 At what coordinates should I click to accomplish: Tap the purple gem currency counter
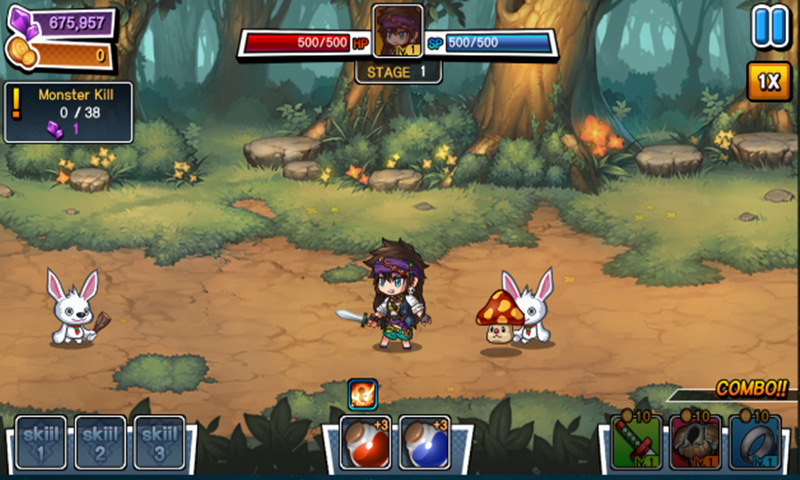point(62,22)
